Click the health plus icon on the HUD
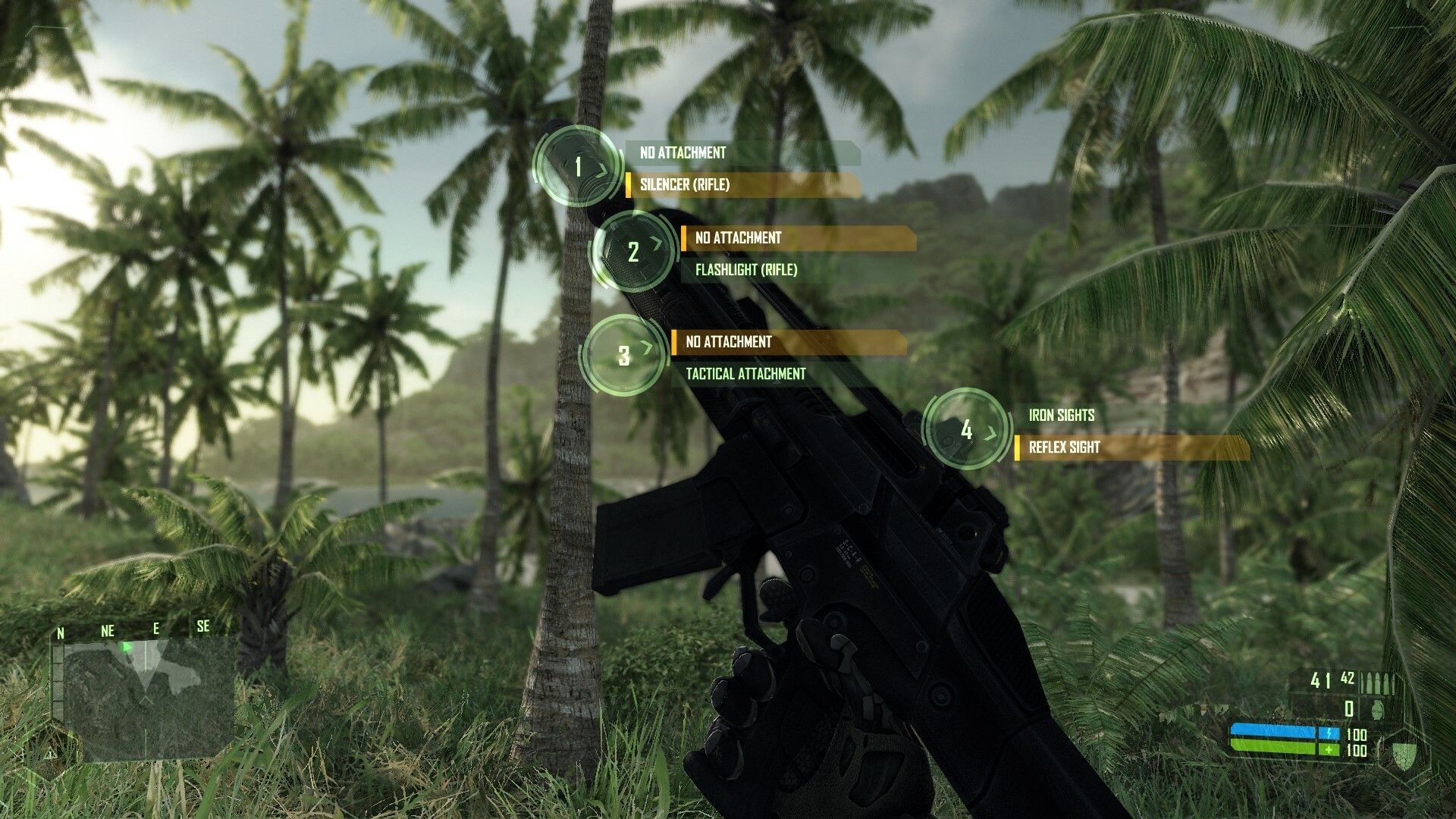 (1329, 749)
